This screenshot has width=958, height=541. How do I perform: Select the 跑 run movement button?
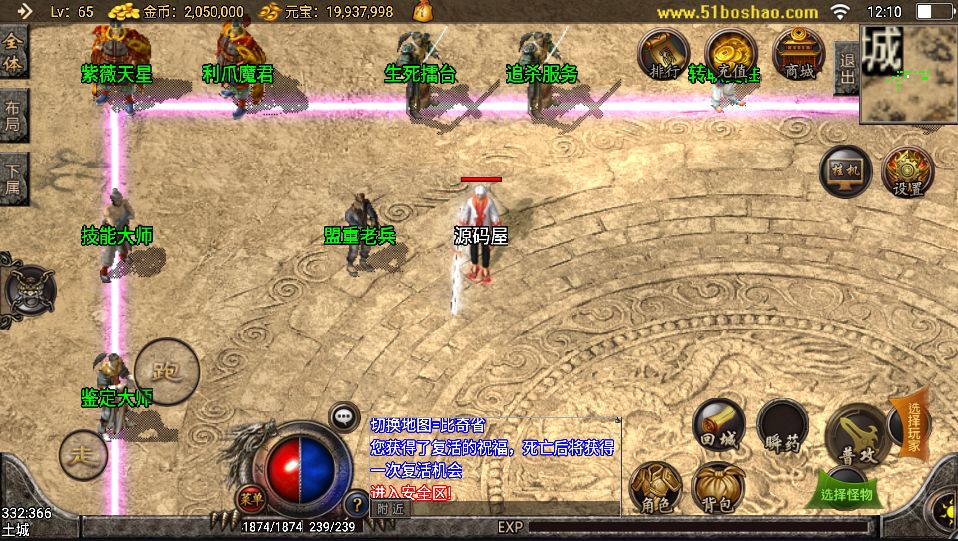165,372
